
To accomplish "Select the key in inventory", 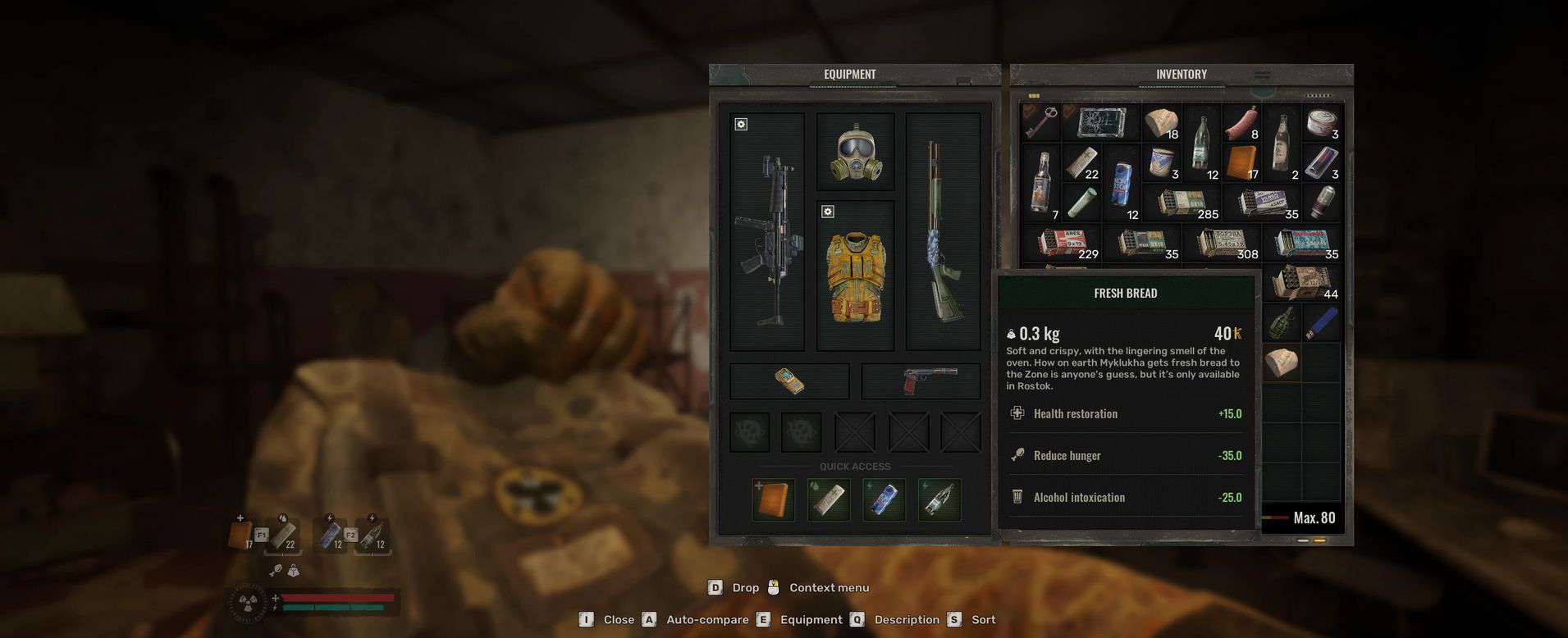I will (1040, 122).
